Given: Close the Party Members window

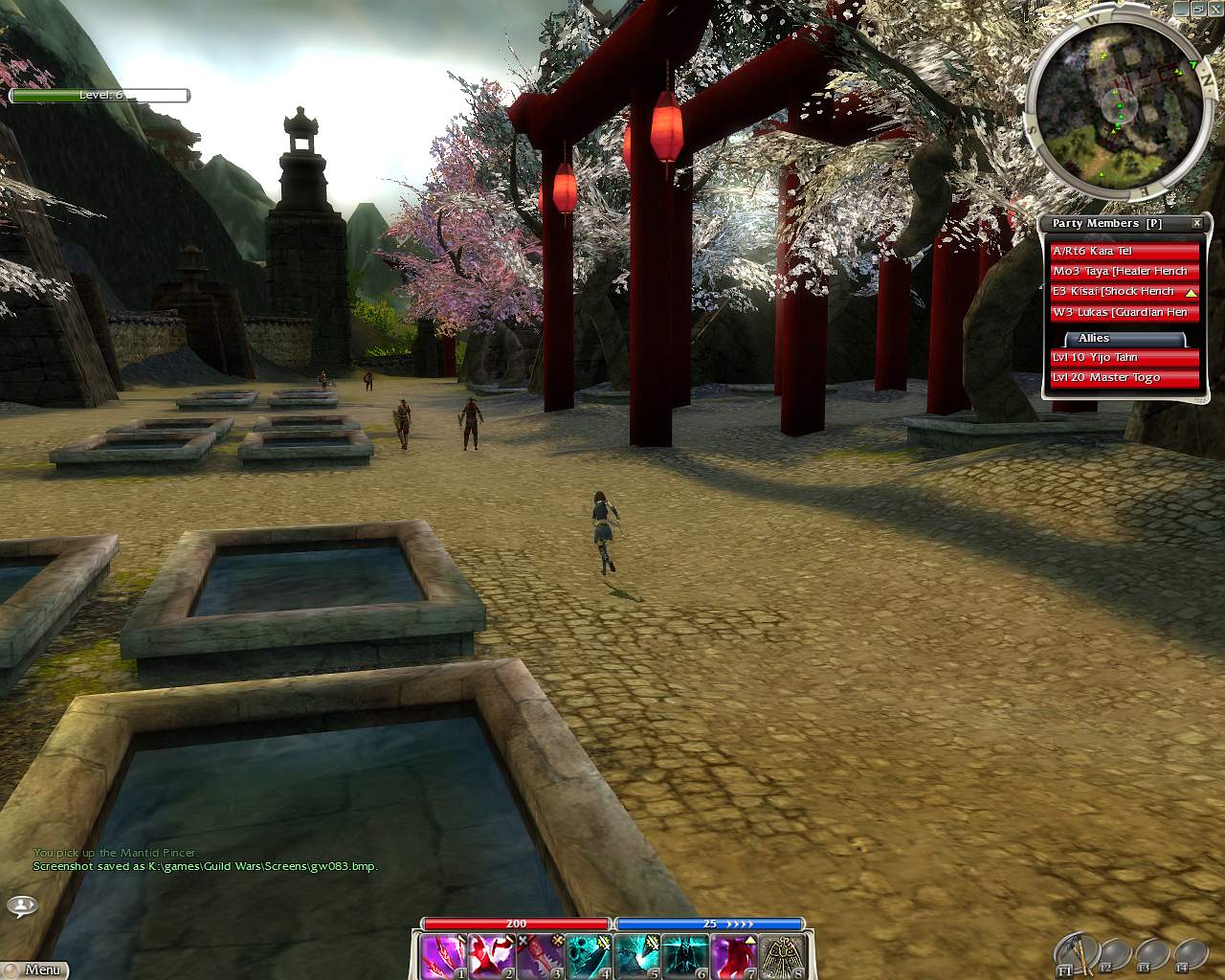Looking at the screenshot, I should (x=1196, y=223).
